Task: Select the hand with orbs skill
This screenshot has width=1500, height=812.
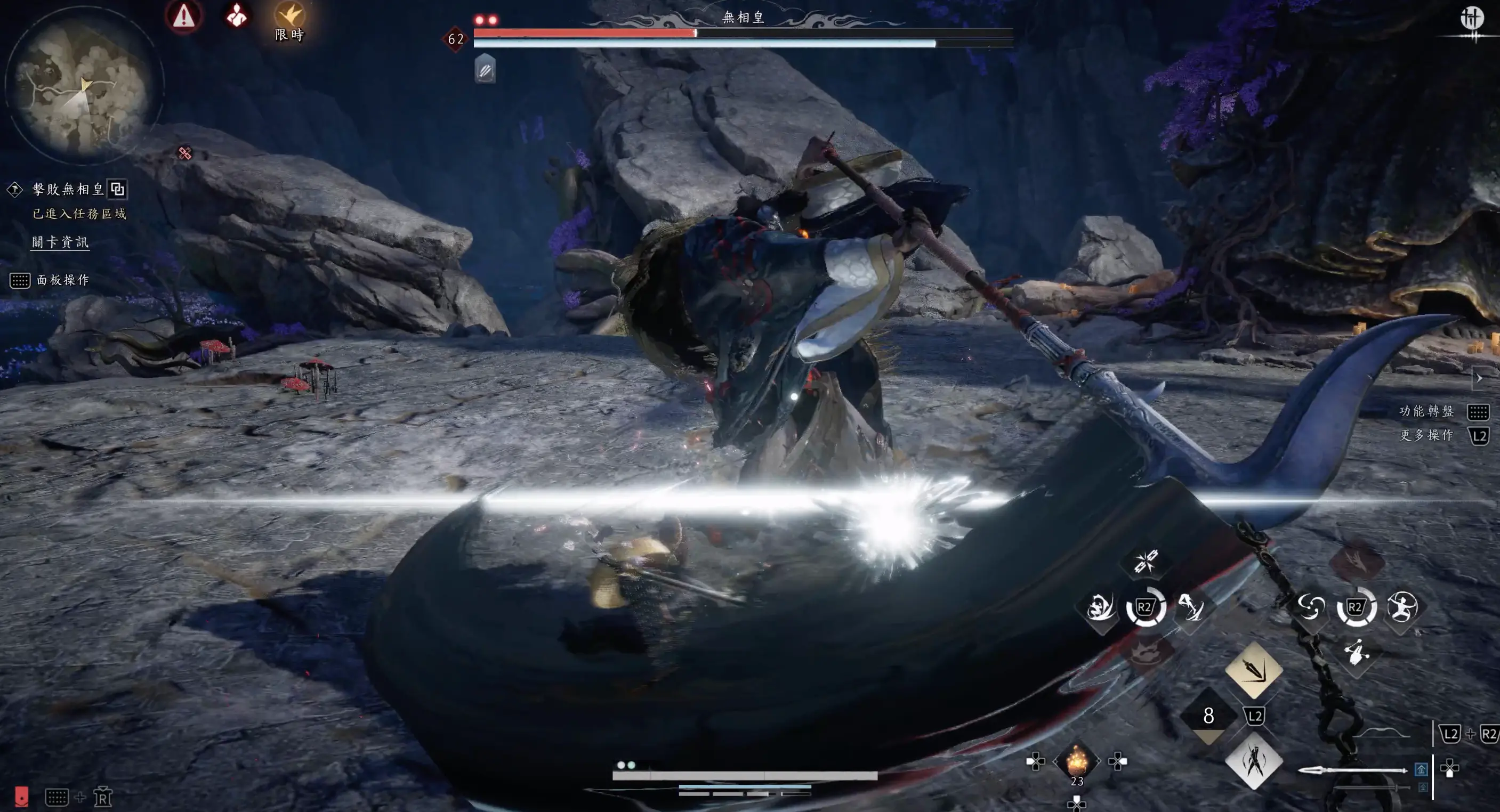Action: tap(1357, 652)
